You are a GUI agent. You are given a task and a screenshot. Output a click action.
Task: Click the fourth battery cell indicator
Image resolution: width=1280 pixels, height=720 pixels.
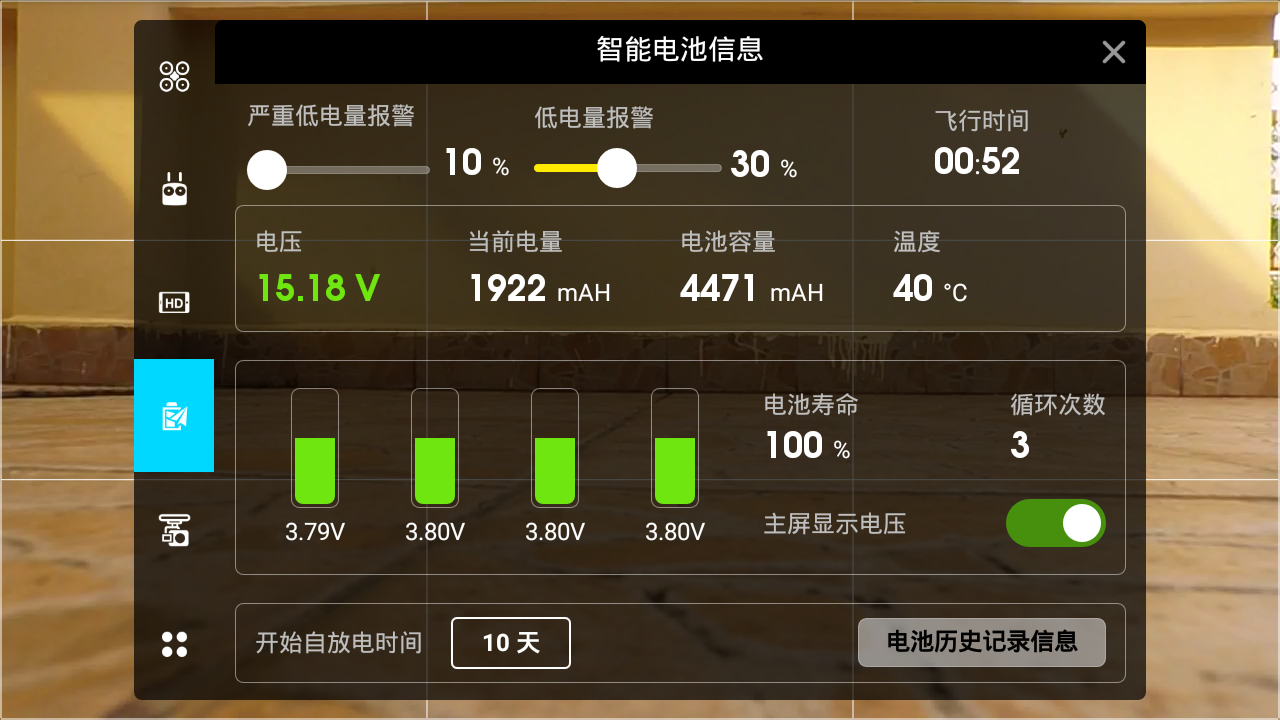point(675,448)
